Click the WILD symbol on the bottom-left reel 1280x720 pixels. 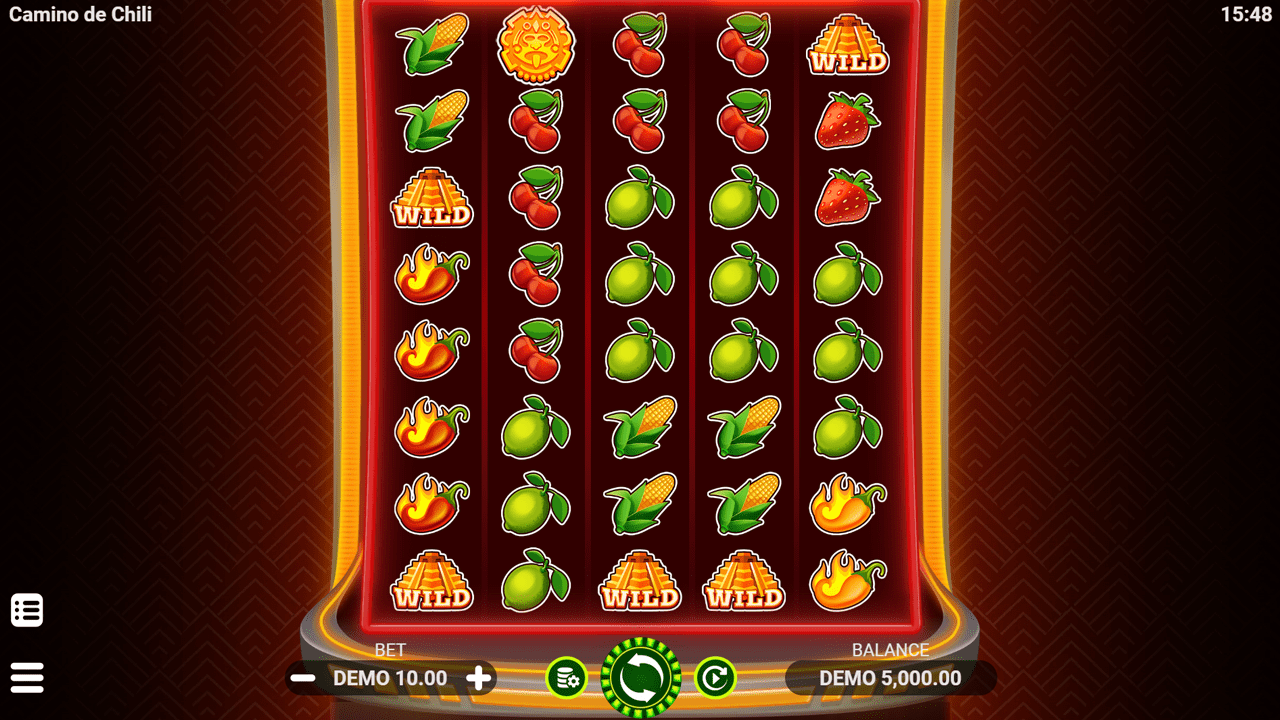pos(432,580)
